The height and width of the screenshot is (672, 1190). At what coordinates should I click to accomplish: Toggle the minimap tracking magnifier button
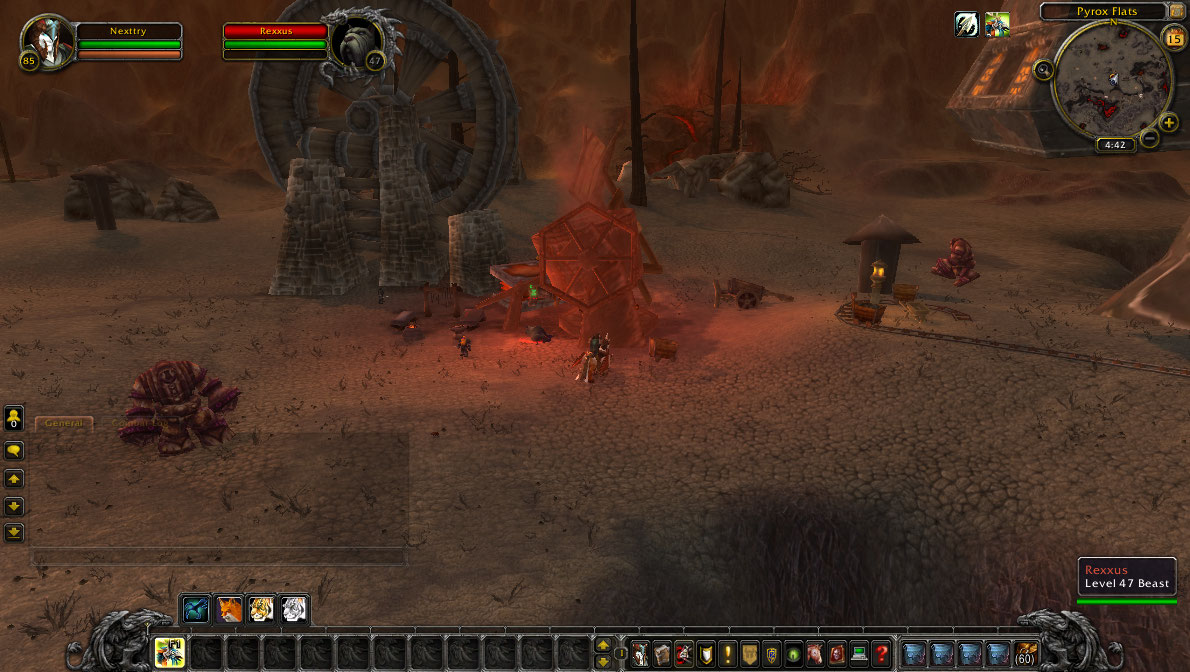[1044, 69]
